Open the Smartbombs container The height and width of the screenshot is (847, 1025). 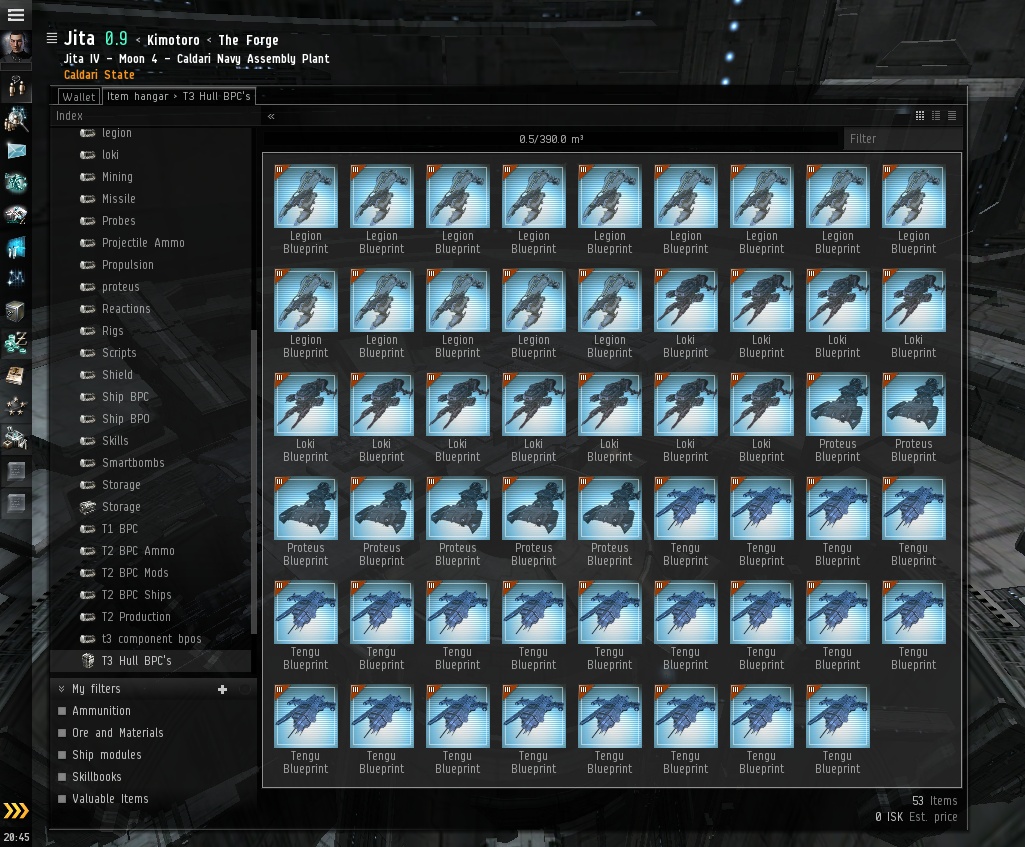133,463
